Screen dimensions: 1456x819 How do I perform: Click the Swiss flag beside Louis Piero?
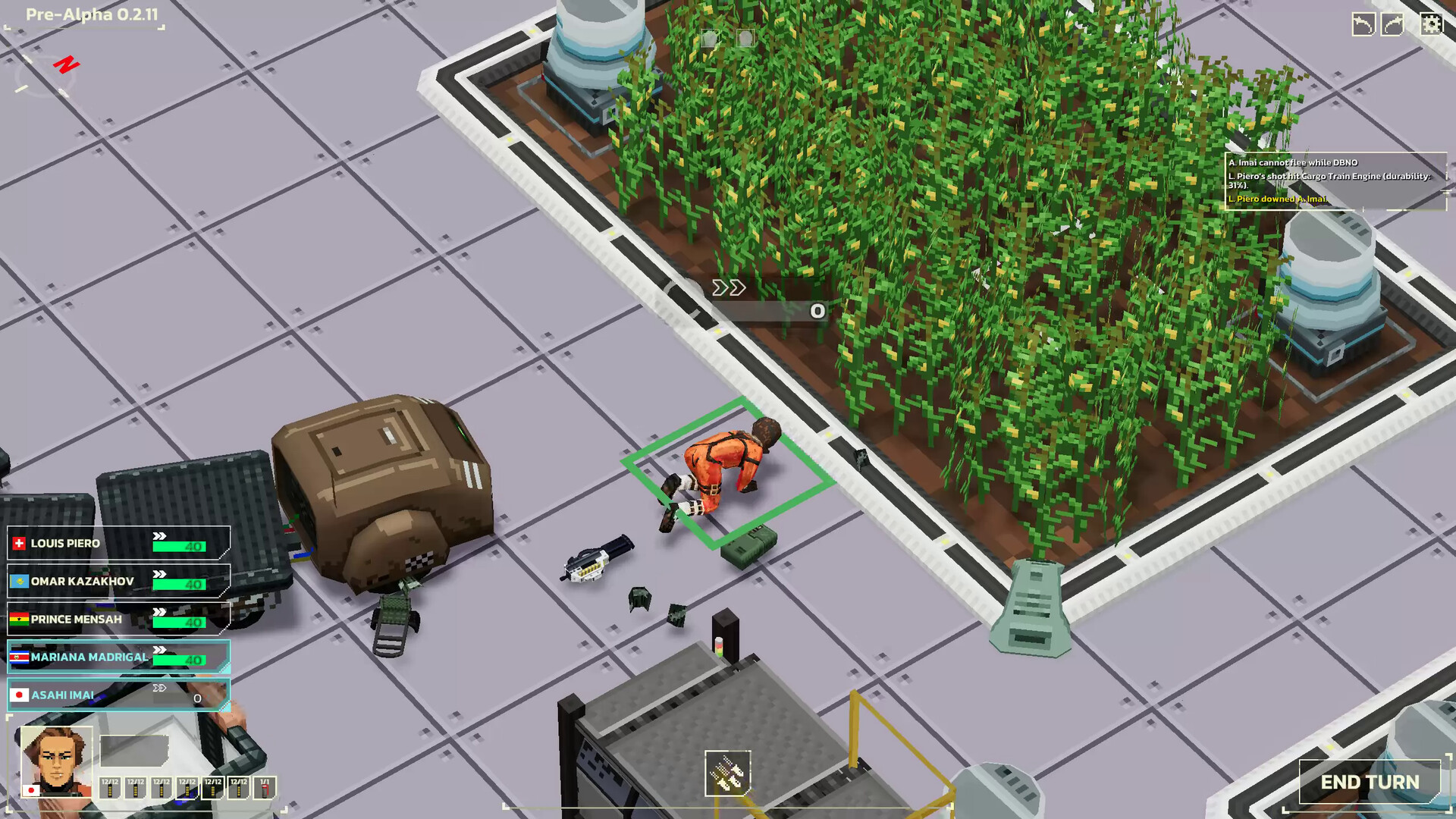18,543
